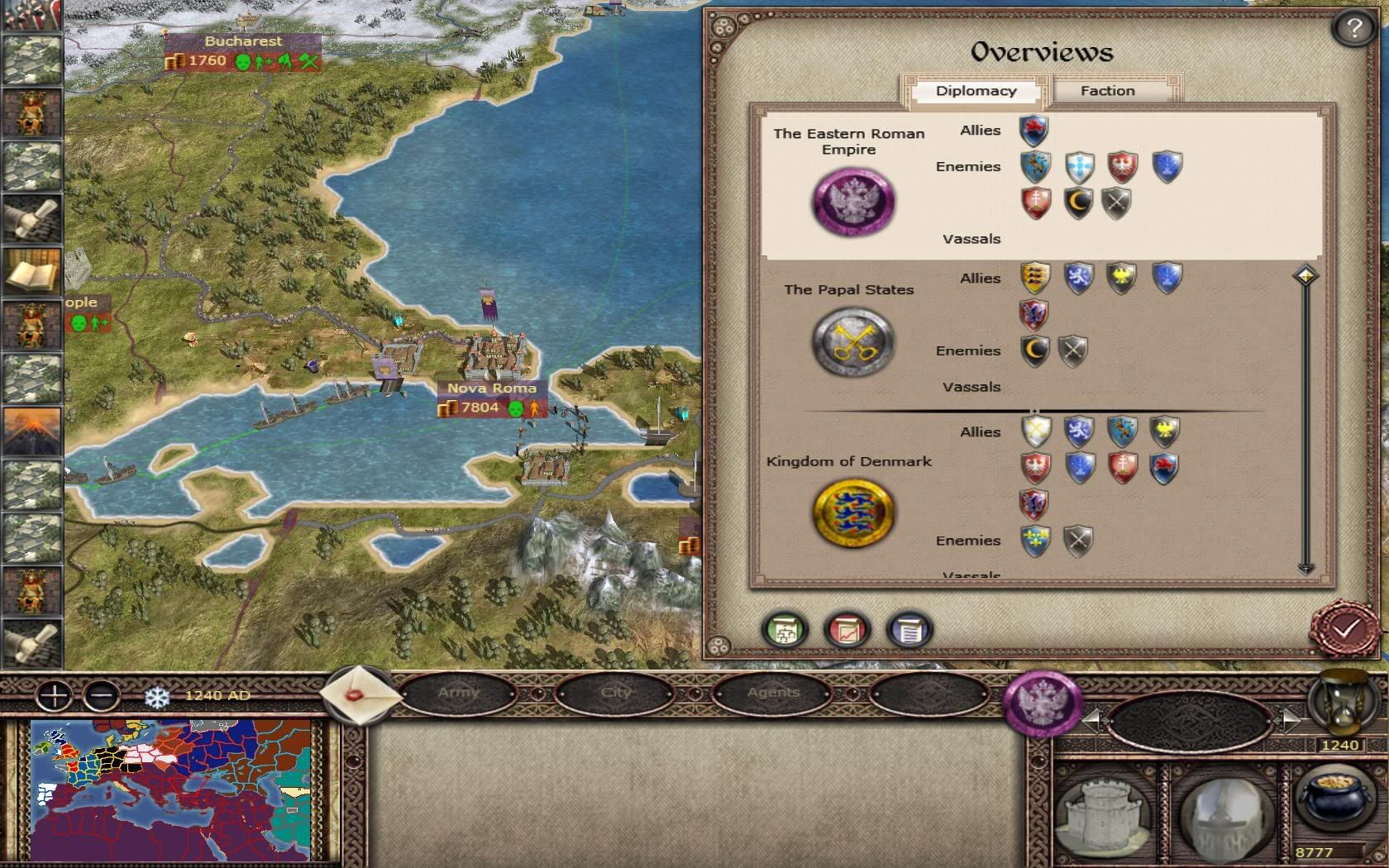Select the Diplomacy tab
The image size is (1389, 868).
976,91
